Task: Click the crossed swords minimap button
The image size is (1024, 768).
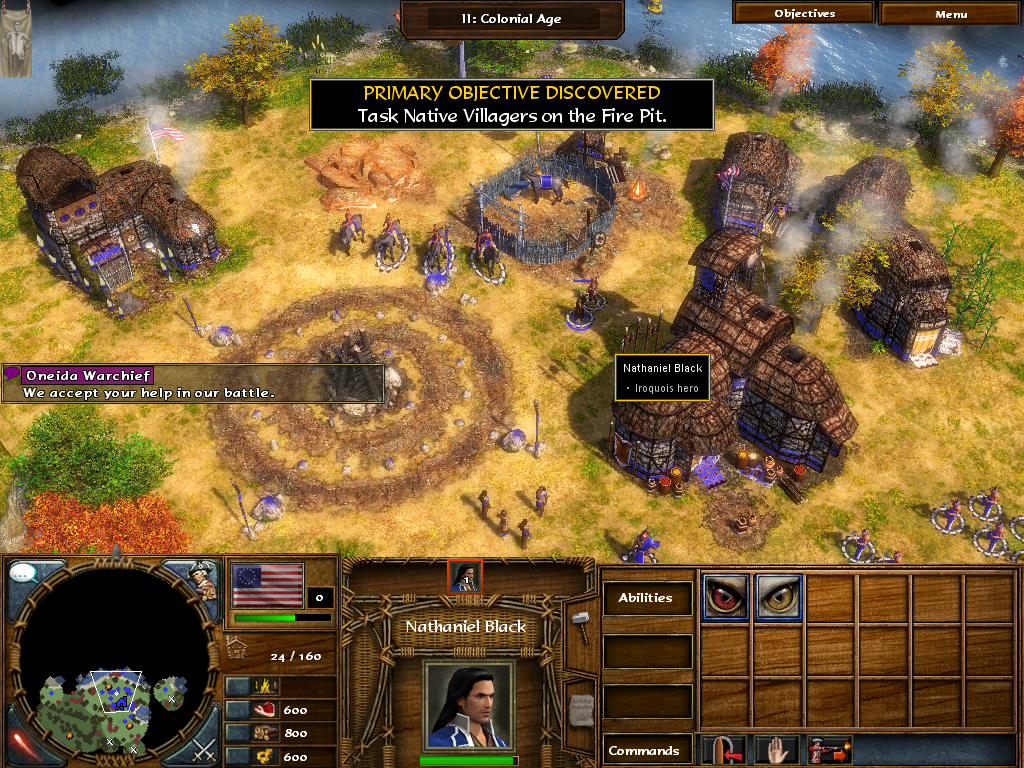Action: pos(203,747)
